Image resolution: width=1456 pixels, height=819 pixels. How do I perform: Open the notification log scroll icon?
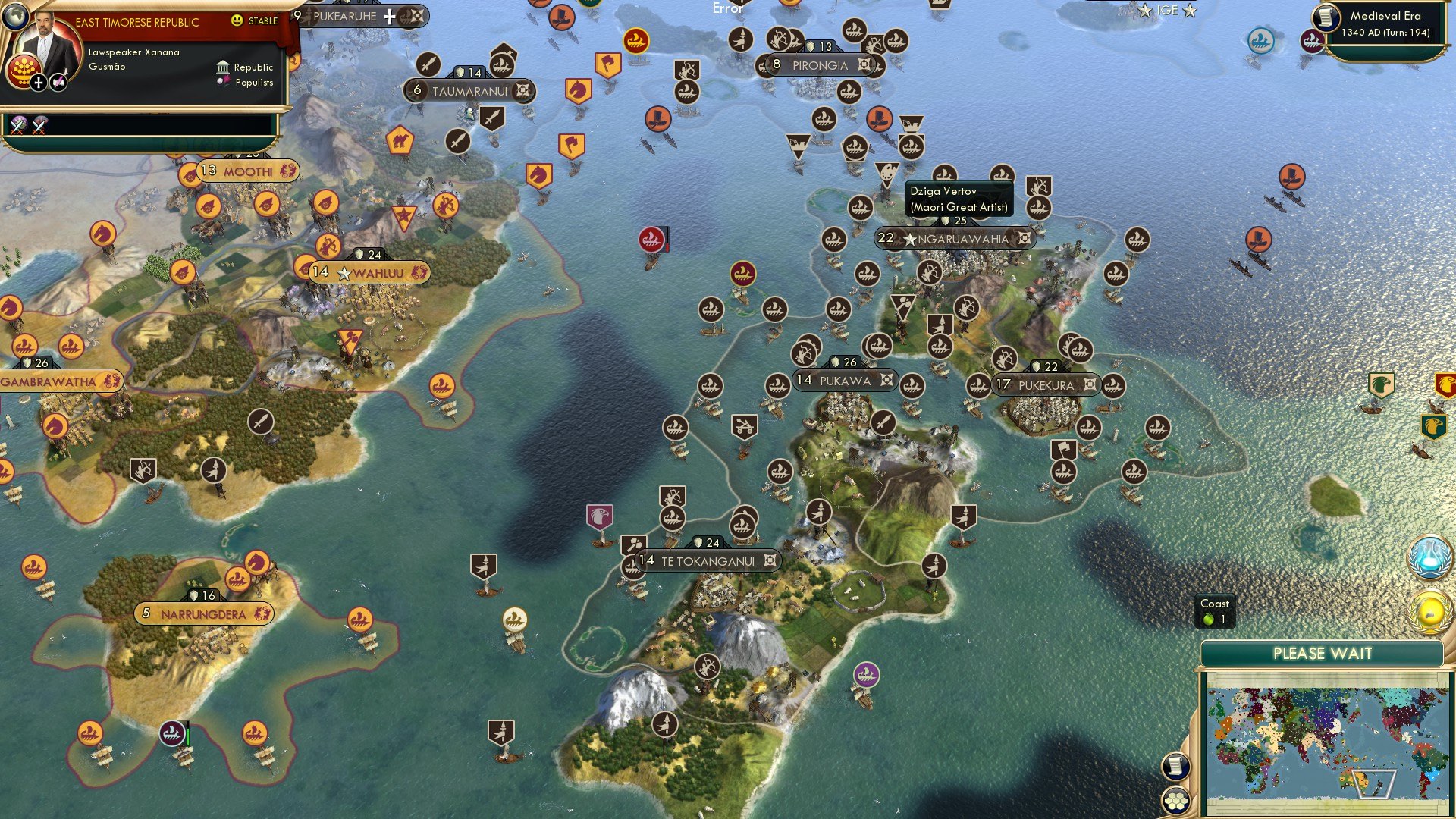pos(1176,766)
